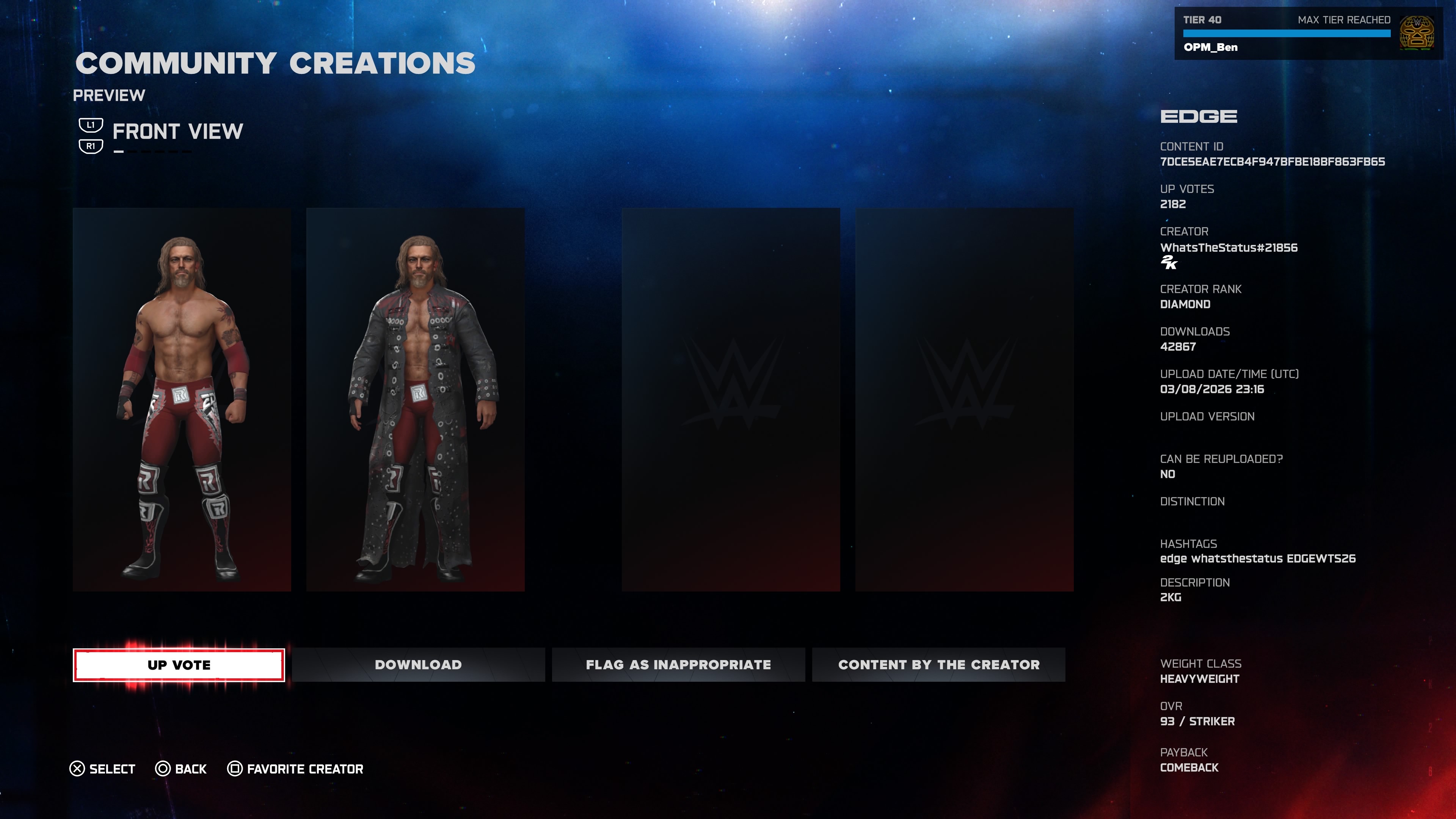1456x819 pixels.
Task: Open the Upload Version field
Action: click(1206, 416)
